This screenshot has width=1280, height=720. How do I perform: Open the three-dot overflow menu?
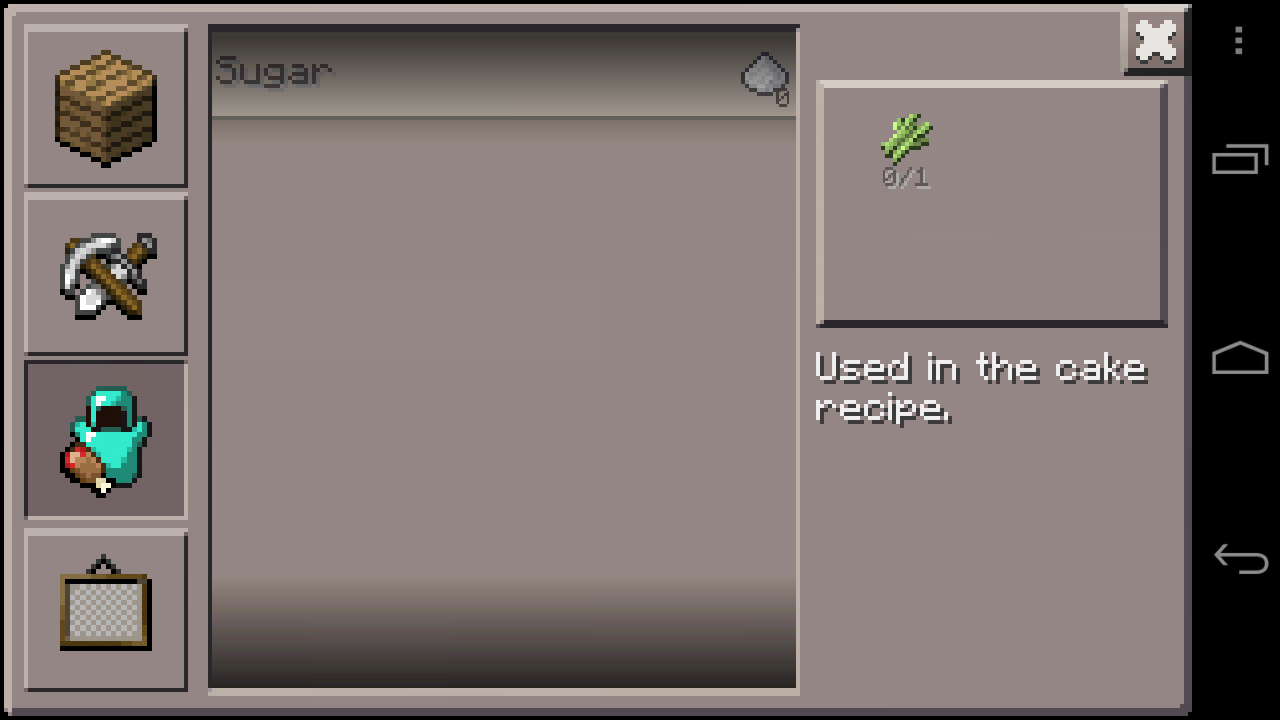click(1239, 40)
